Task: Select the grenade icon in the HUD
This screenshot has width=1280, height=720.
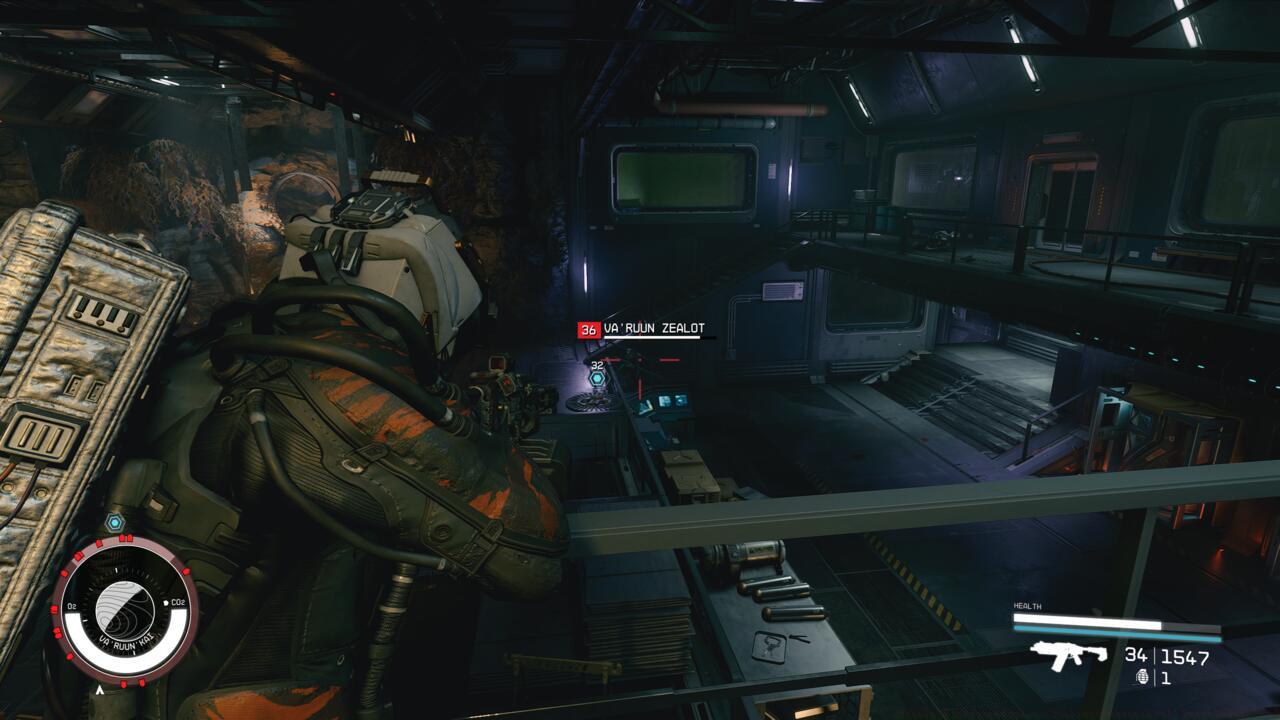Action: [x=1143, y=677]
